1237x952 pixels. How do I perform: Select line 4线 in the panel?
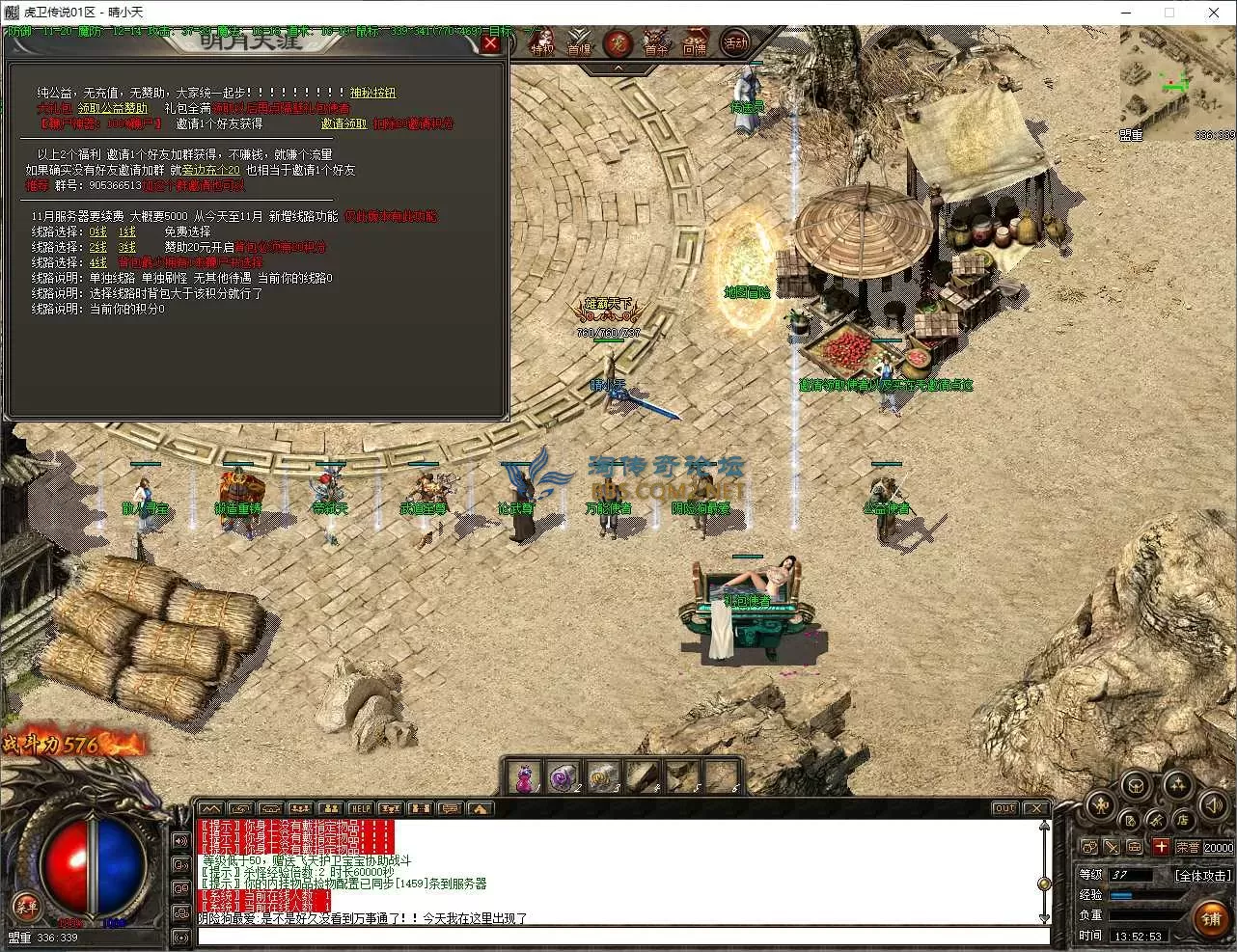tap(98, 262)
